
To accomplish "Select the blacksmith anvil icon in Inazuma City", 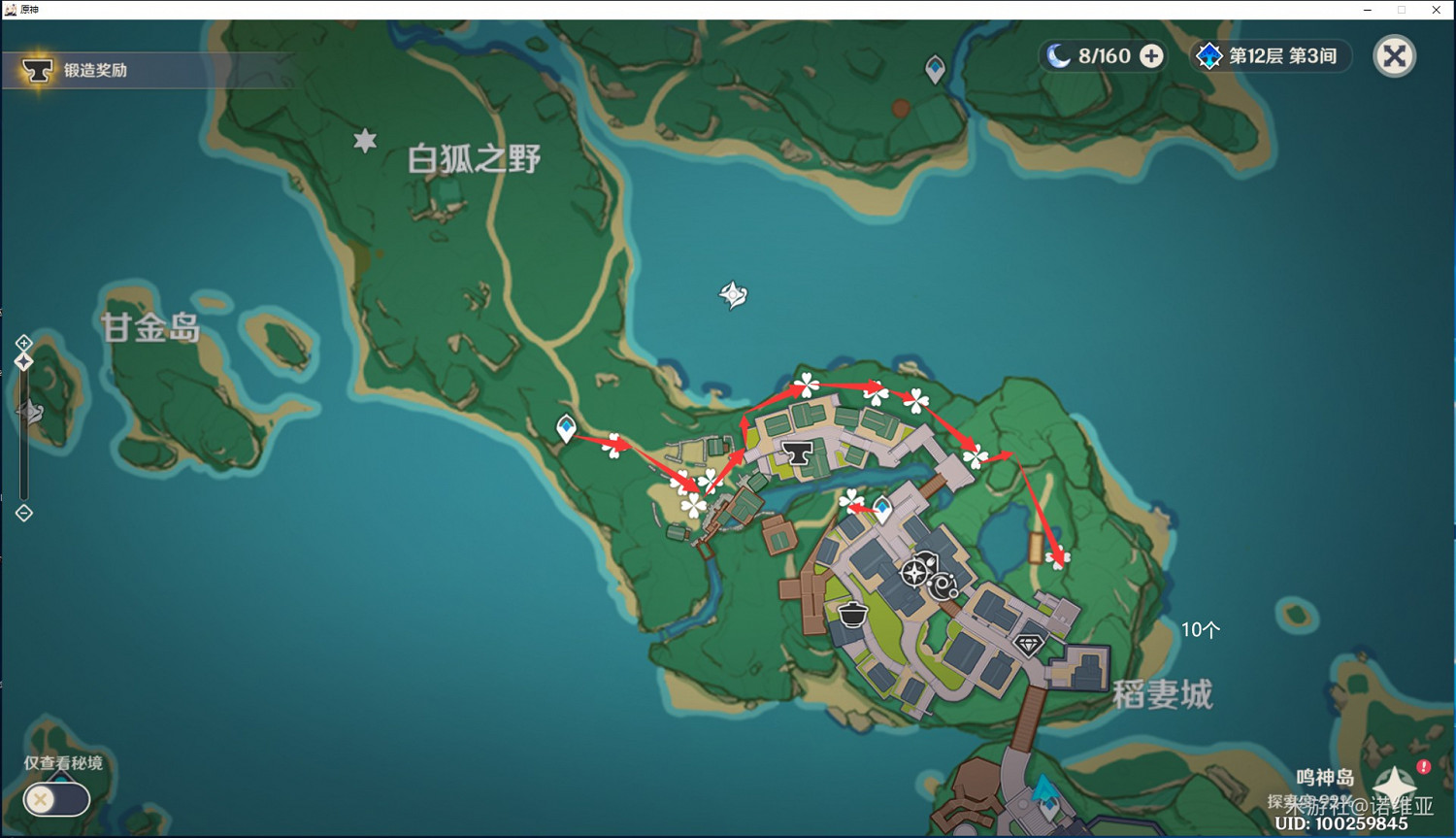I will (x=799, y=451).
